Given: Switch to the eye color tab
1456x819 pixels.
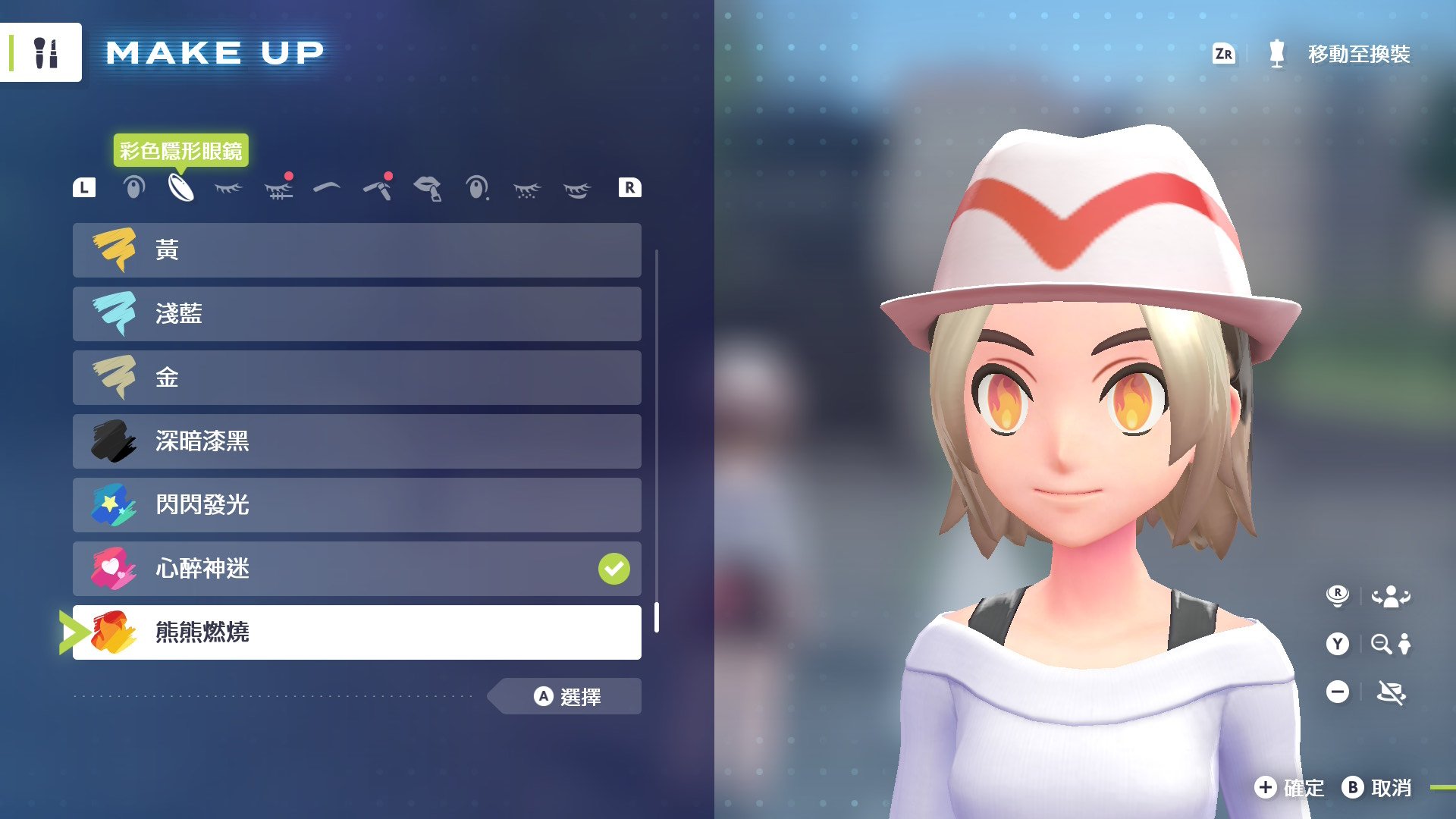Looking at the screenshot, I should (x=133, y=188).
